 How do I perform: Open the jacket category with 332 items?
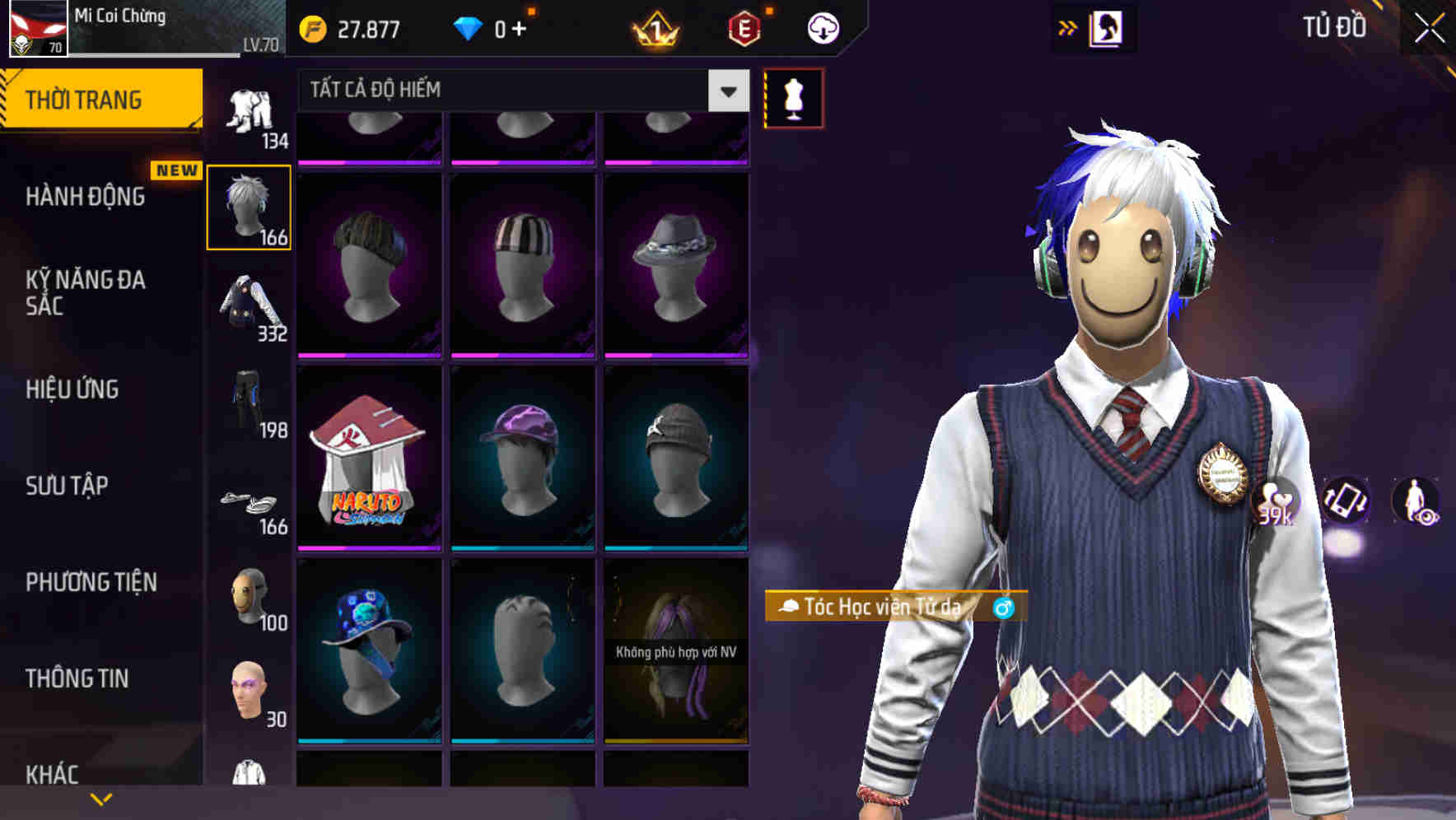click(250, 305)
